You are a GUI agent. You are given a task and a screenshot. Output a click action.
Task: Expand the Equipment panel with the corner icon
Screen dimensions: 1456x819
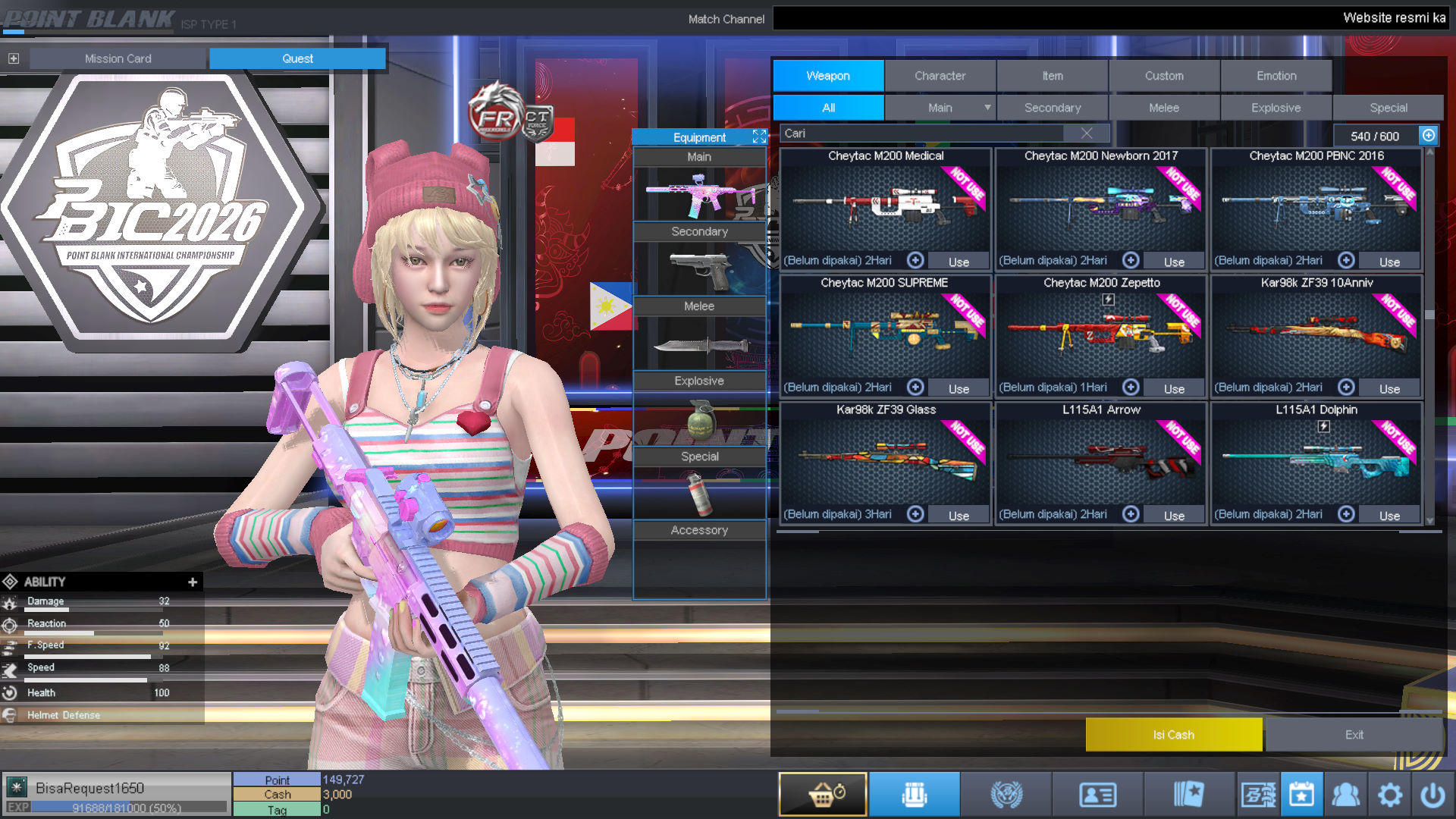coord(759,136)
